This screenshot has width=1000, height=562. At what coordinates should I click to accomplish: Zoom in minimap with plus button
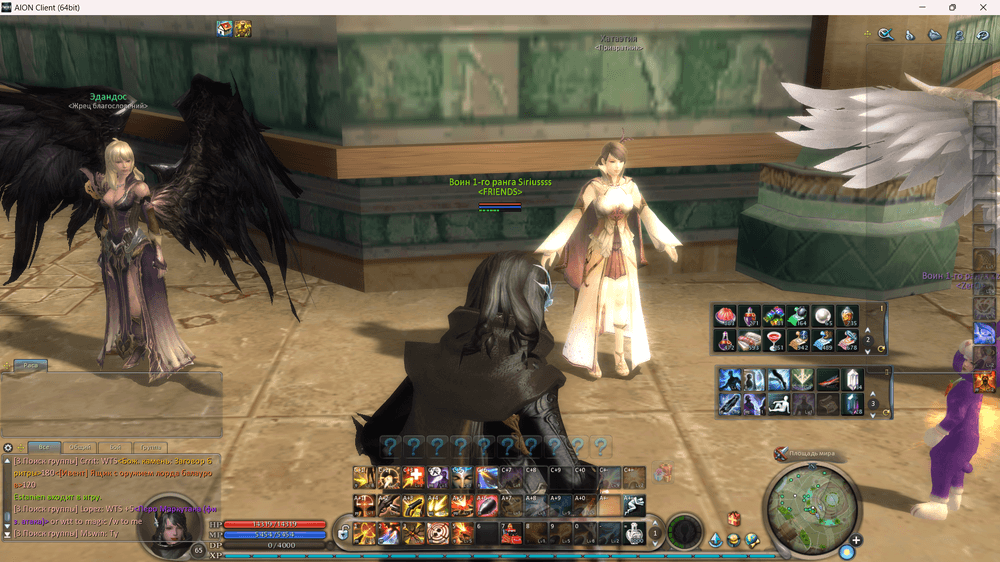coord(857,541)
